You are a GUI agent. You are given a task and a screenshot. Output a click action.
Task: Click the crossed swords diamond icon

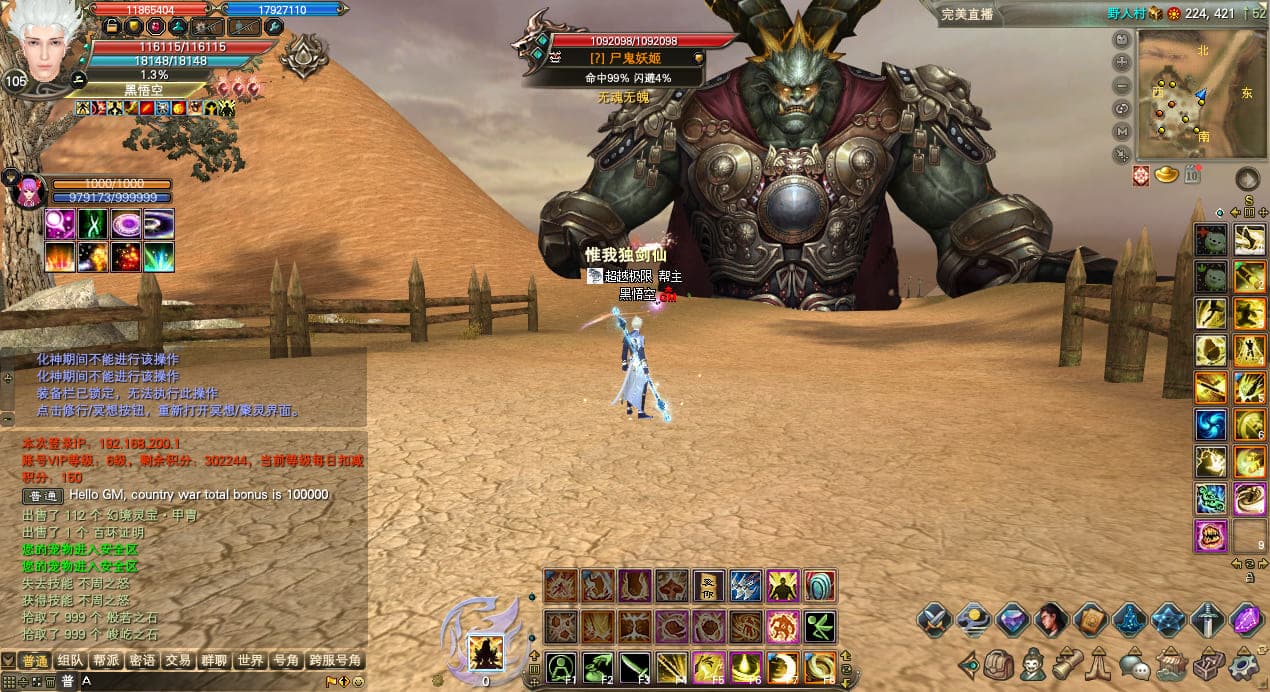pos(934,620)
